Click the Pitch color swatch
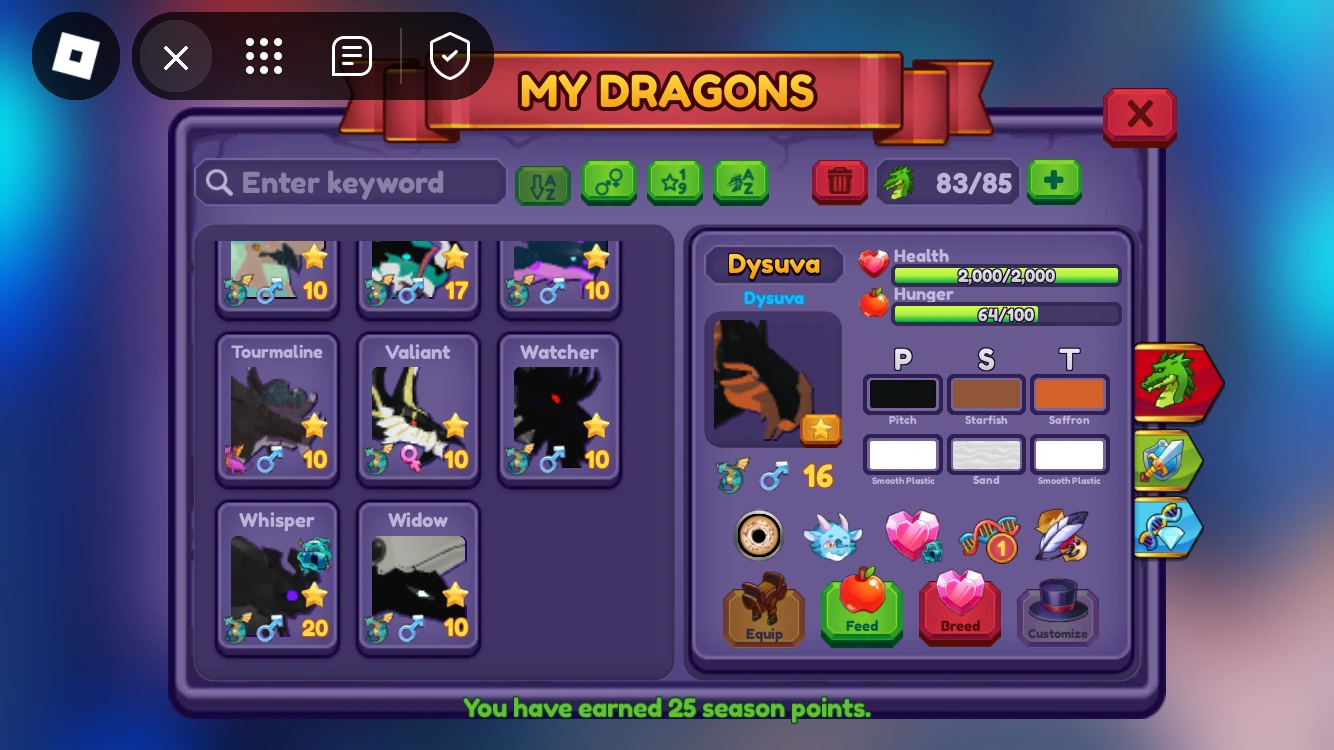 pyautogui.click(x=901, y=393)
